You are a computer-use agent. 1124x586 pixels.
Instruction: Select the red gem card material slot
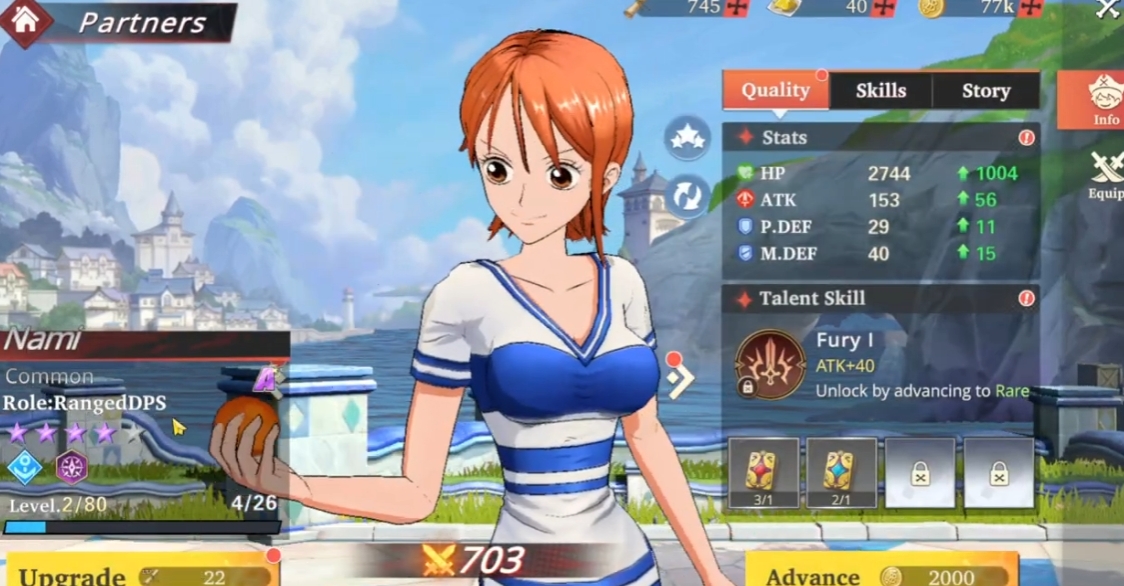[x=763, y=472]
